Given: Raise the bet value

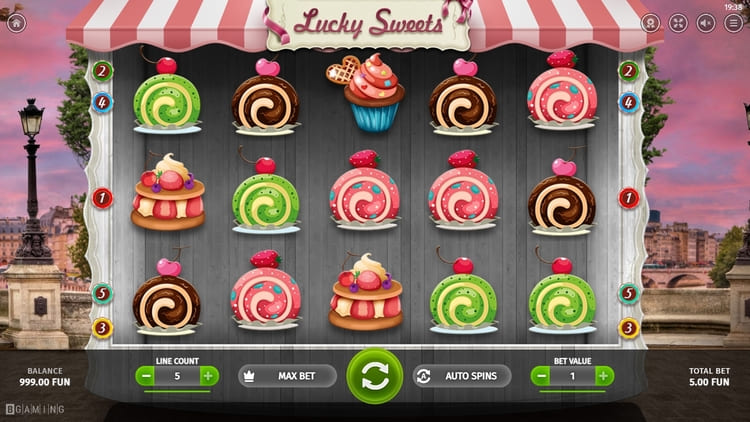Looking at the screenshot, I should click(x=604, y=376).
